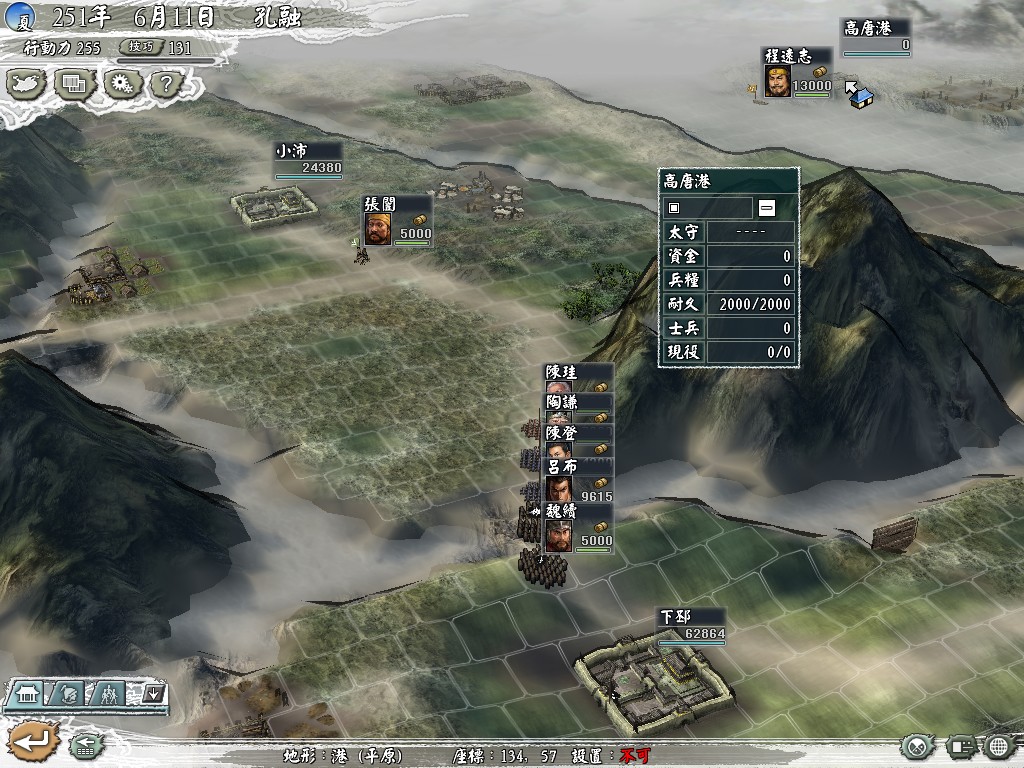Image resolution: width=1024 pixels, height=768 pixels.
Task: Switch to the city building tab
Action: tap(28, 692)
